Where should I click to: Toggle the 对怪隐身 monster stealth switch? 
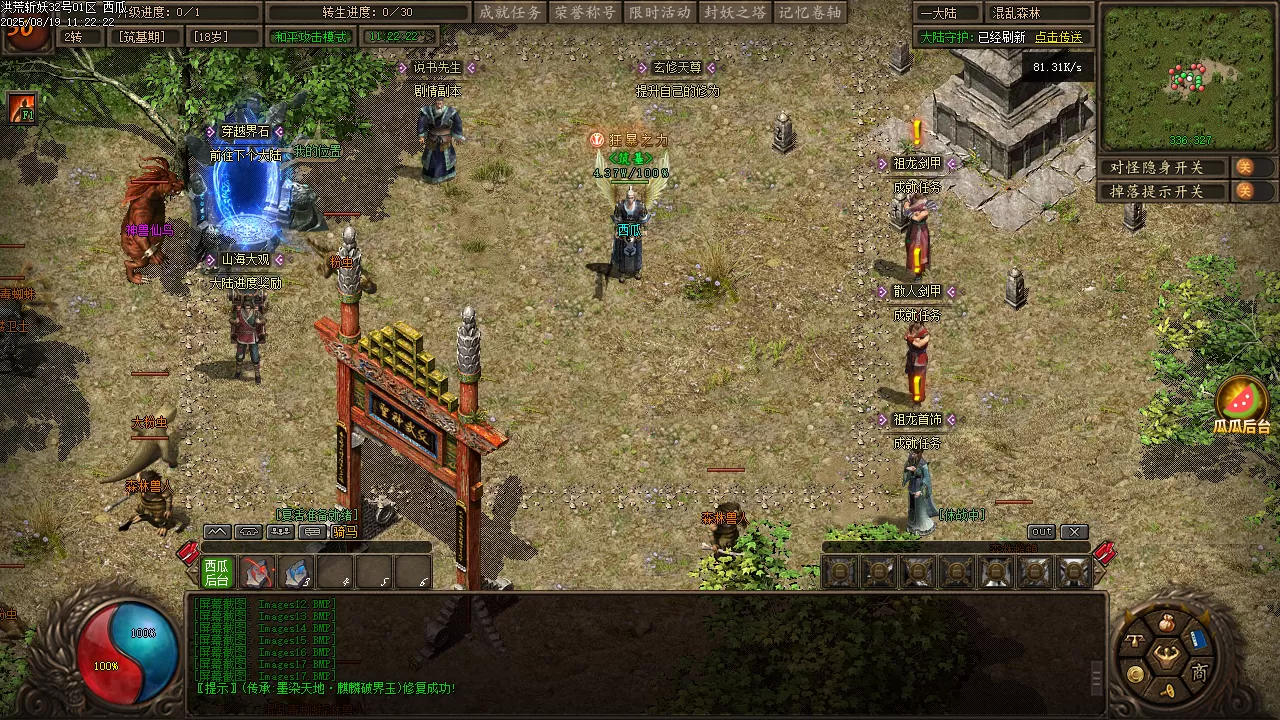click(x=1244, y=167)
